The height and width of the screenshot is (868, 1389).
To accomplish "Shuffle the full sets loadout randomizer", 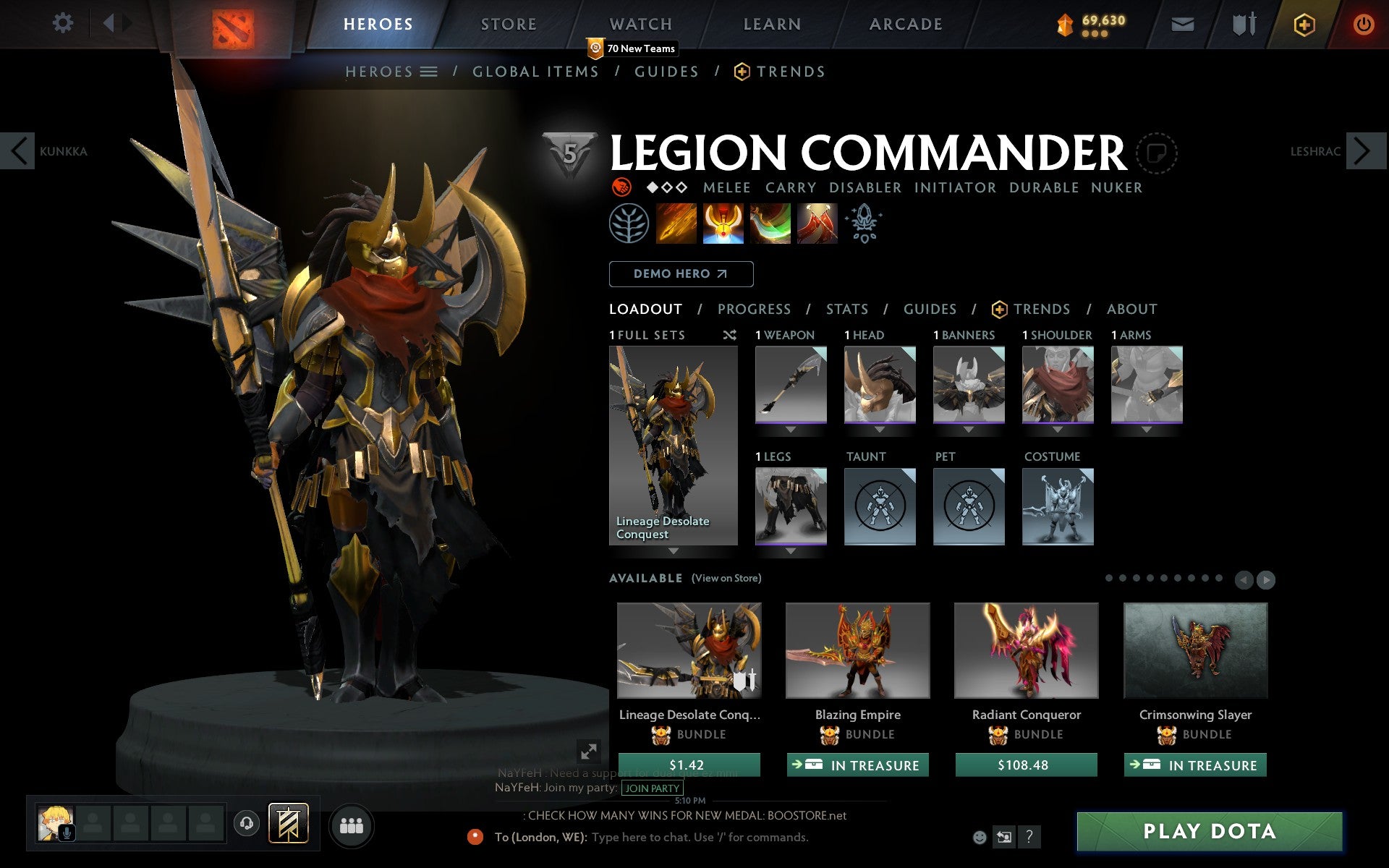I will (729, 336).
